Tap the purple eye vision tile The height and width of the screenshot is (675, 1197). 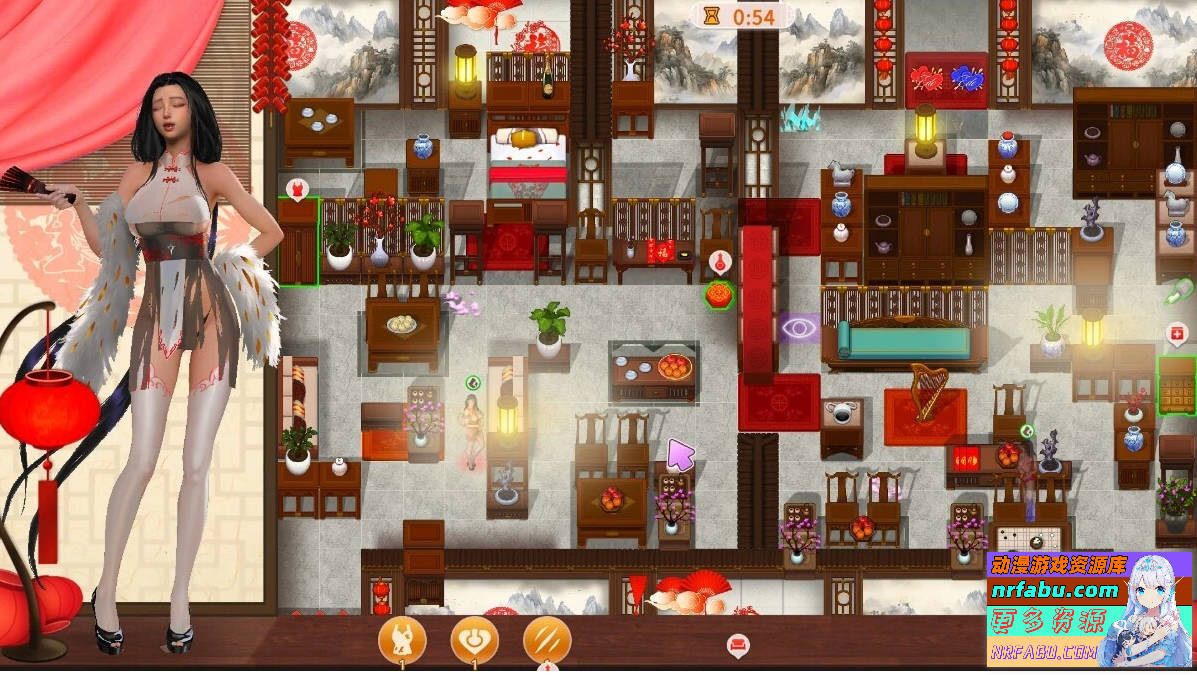click(x=799, y=327)
